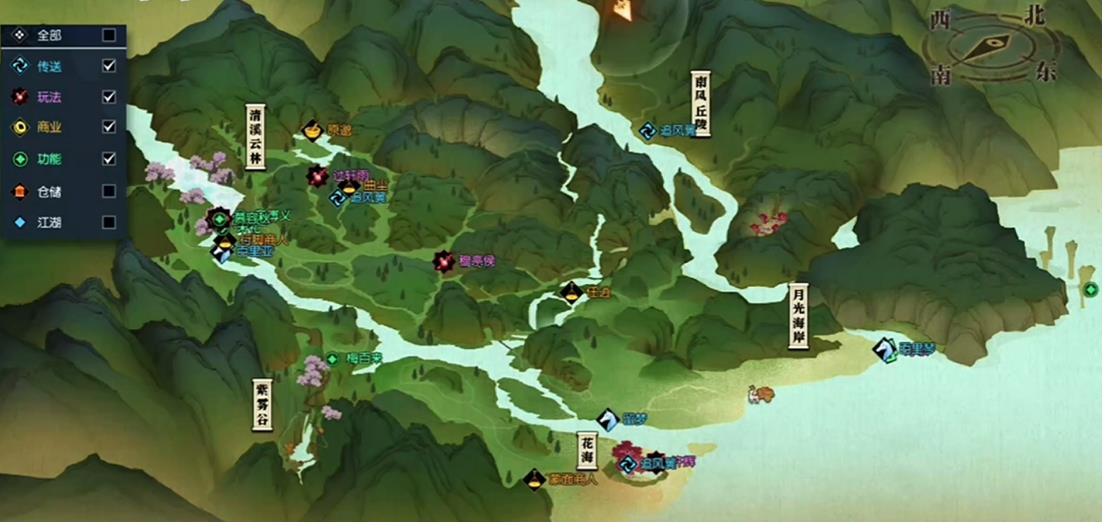Click the 月光海岸 region label

797,316
